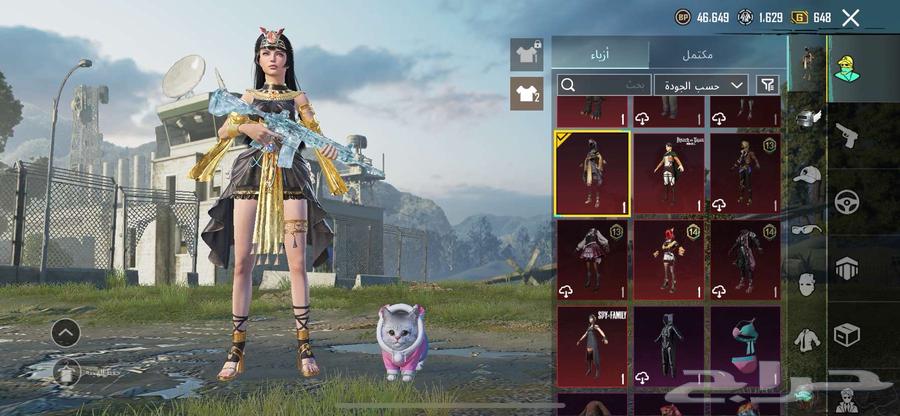The image size is (900, 416).
Task: Switch to the مكتمل tab
Action: pyautogui.click(x=716, y=53)
